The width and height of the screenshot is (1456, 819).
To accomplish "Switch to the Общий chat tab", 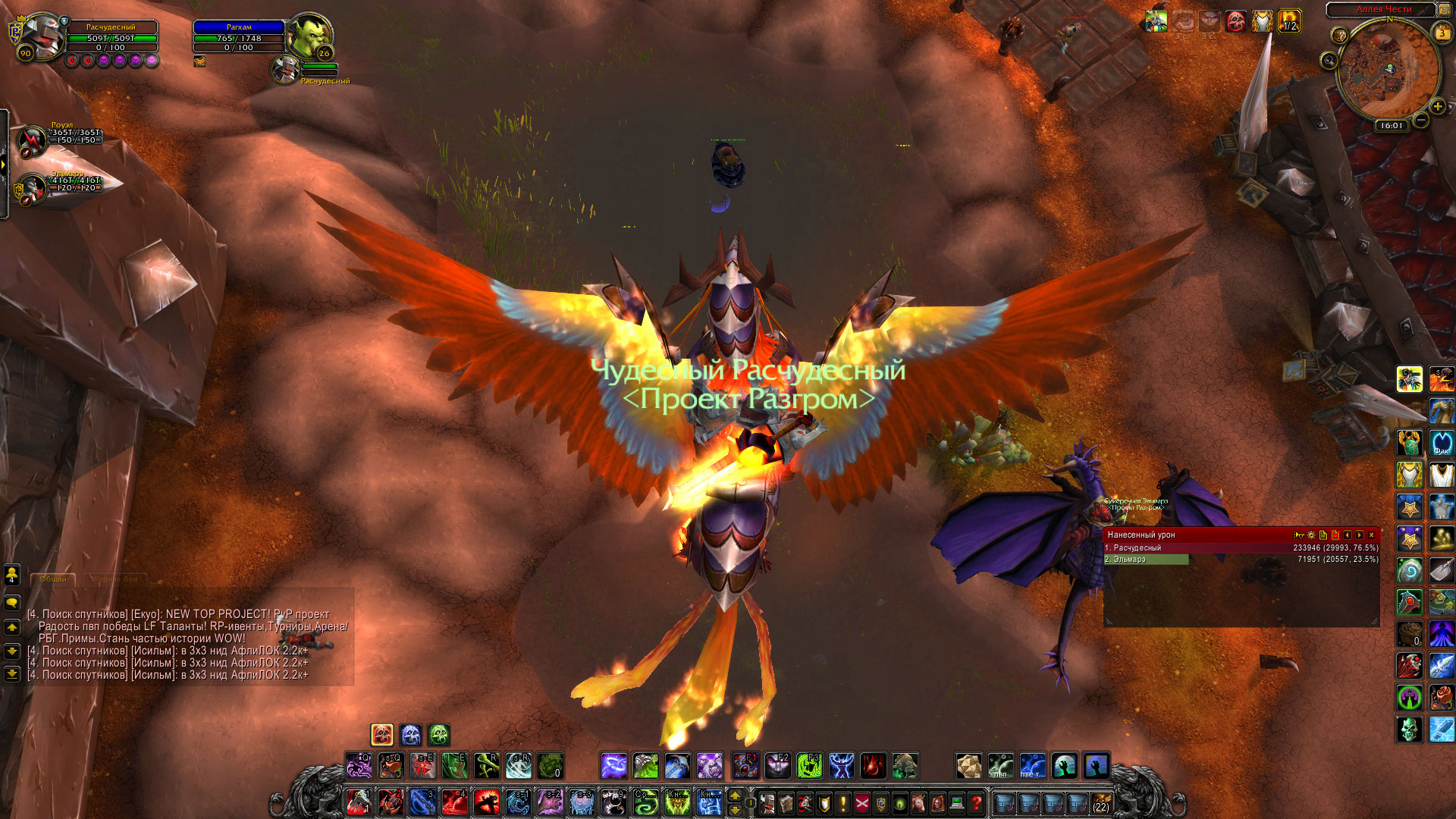I will click(x=53, y=579).
